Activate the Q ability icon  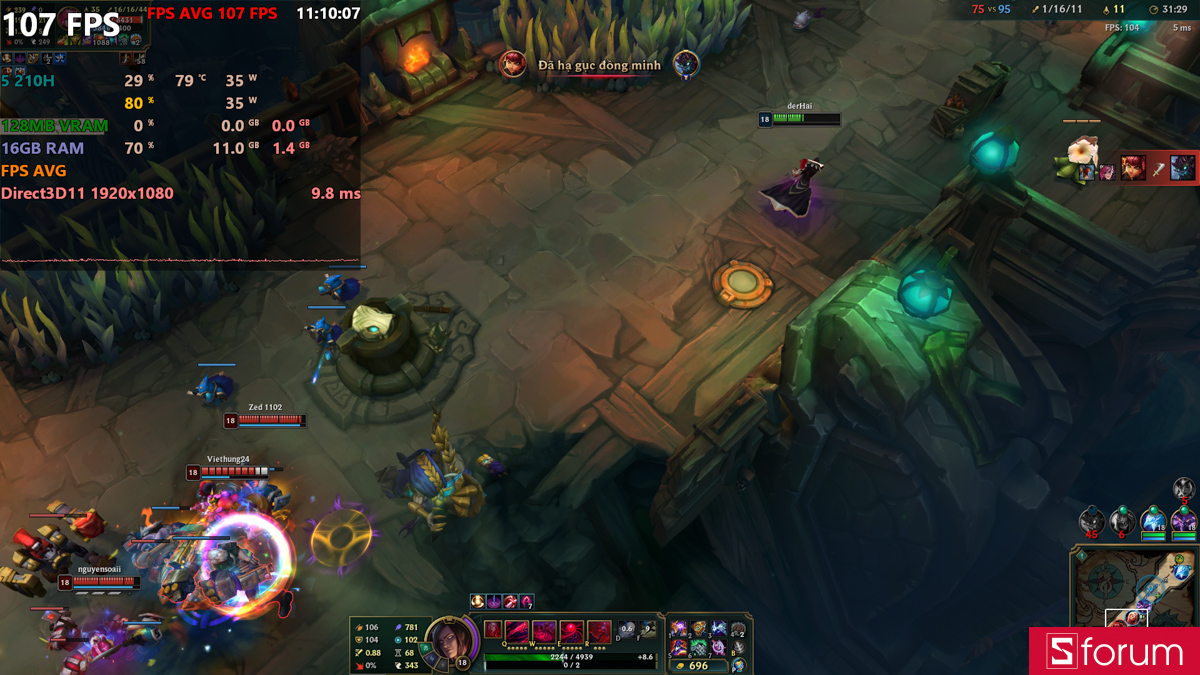tap(516, 632)
